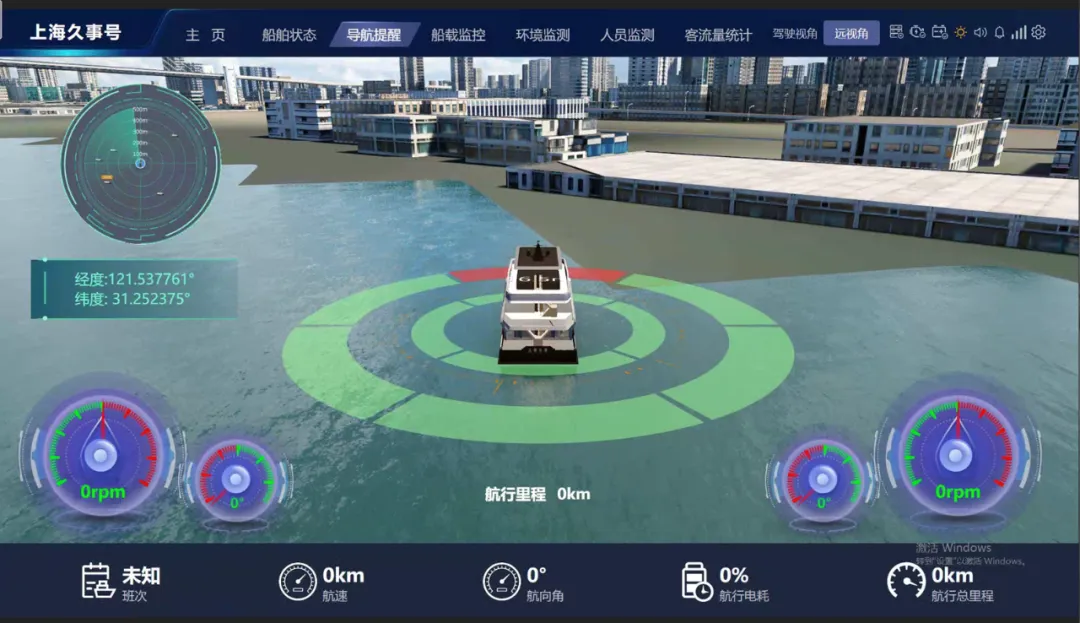
Task: Open the 人员监测 tab
Action: point(627,35)
